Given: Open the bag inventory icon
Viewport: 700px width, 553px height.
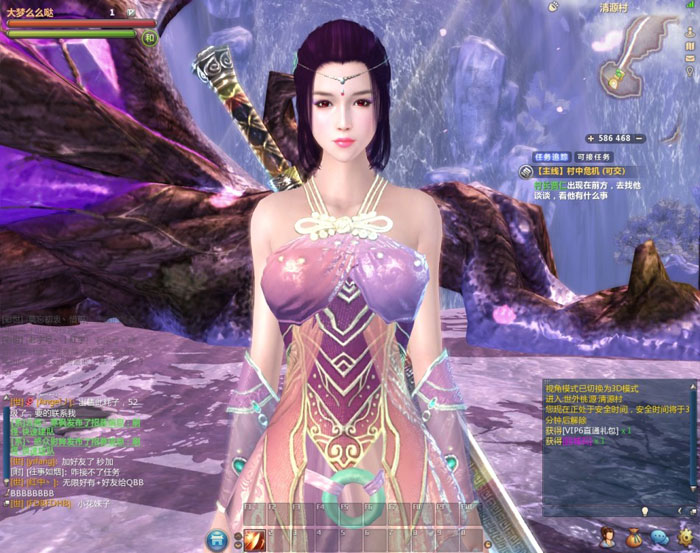Looking at the screenshot, I should (633, 539).
